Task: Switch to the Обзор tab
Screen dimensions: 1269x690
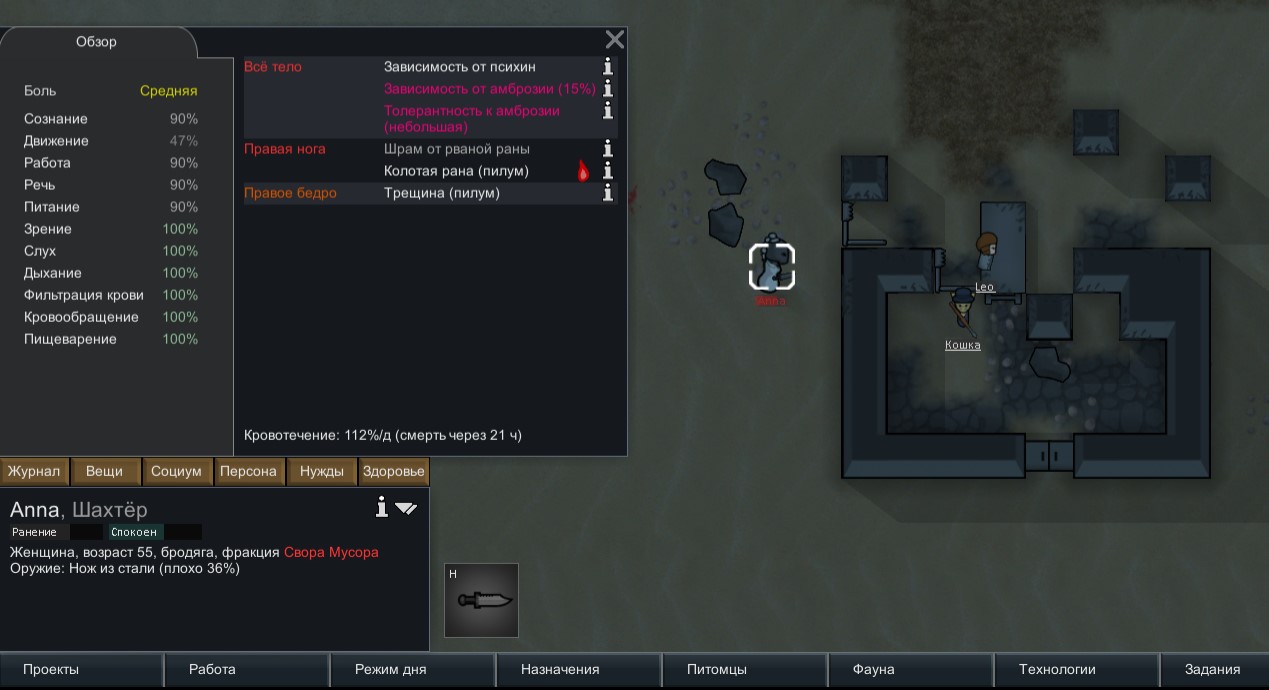Action: coord(97,42)
